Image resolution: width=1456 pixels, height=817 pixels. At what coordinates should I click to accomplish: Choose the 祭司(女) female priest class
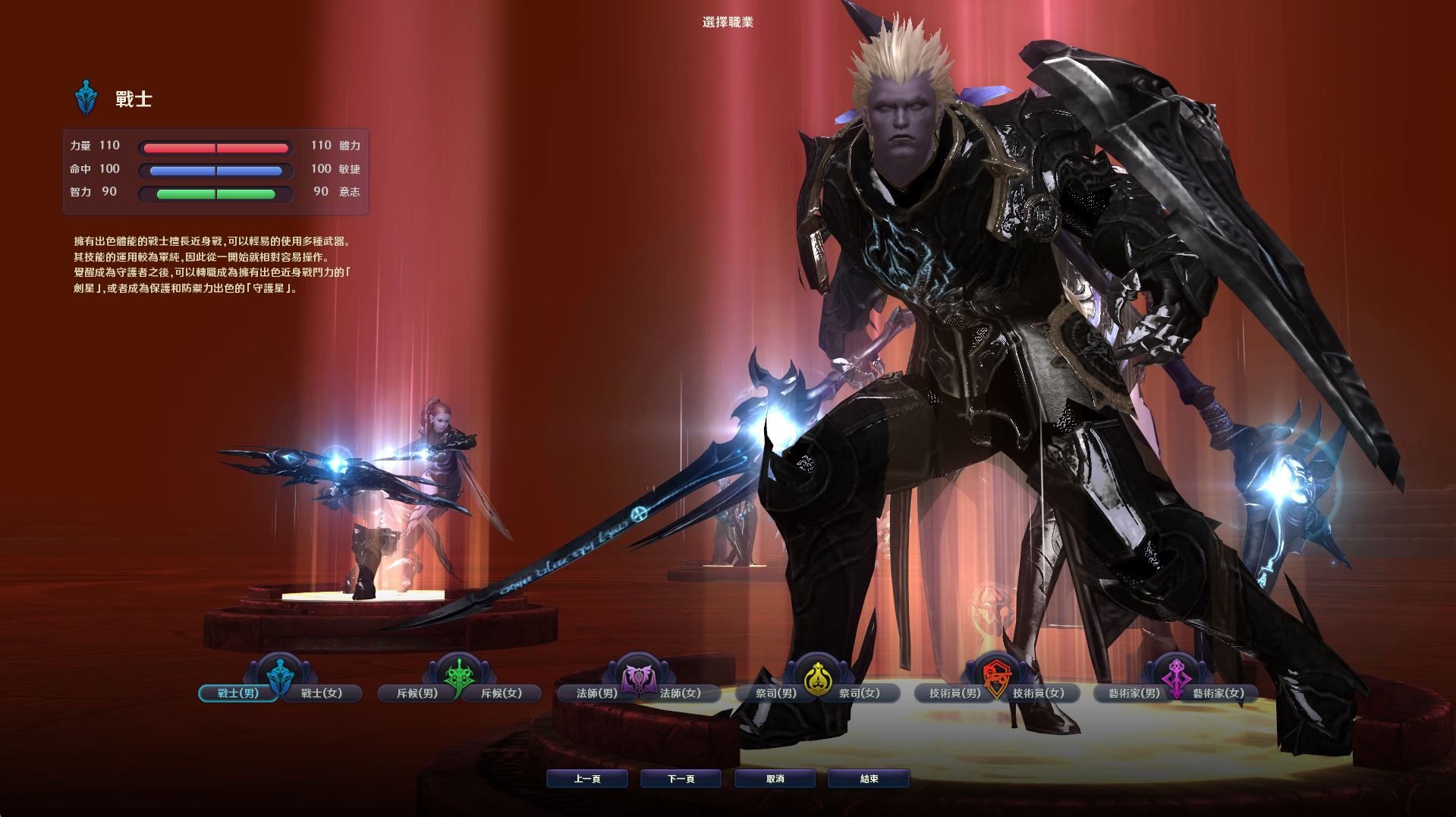pyautogui.click(x=860, y=693)
